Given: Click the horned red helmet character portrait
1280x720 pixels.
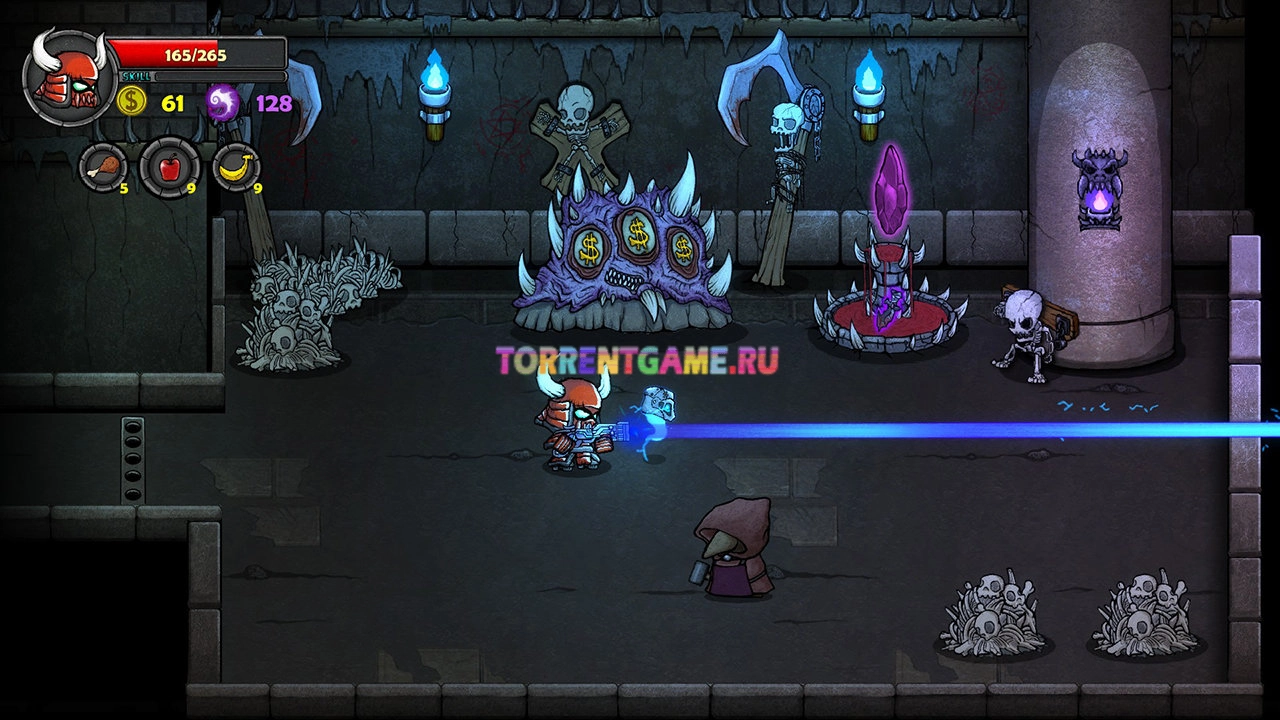Looking at the screenshot, I should coord(68,76).
